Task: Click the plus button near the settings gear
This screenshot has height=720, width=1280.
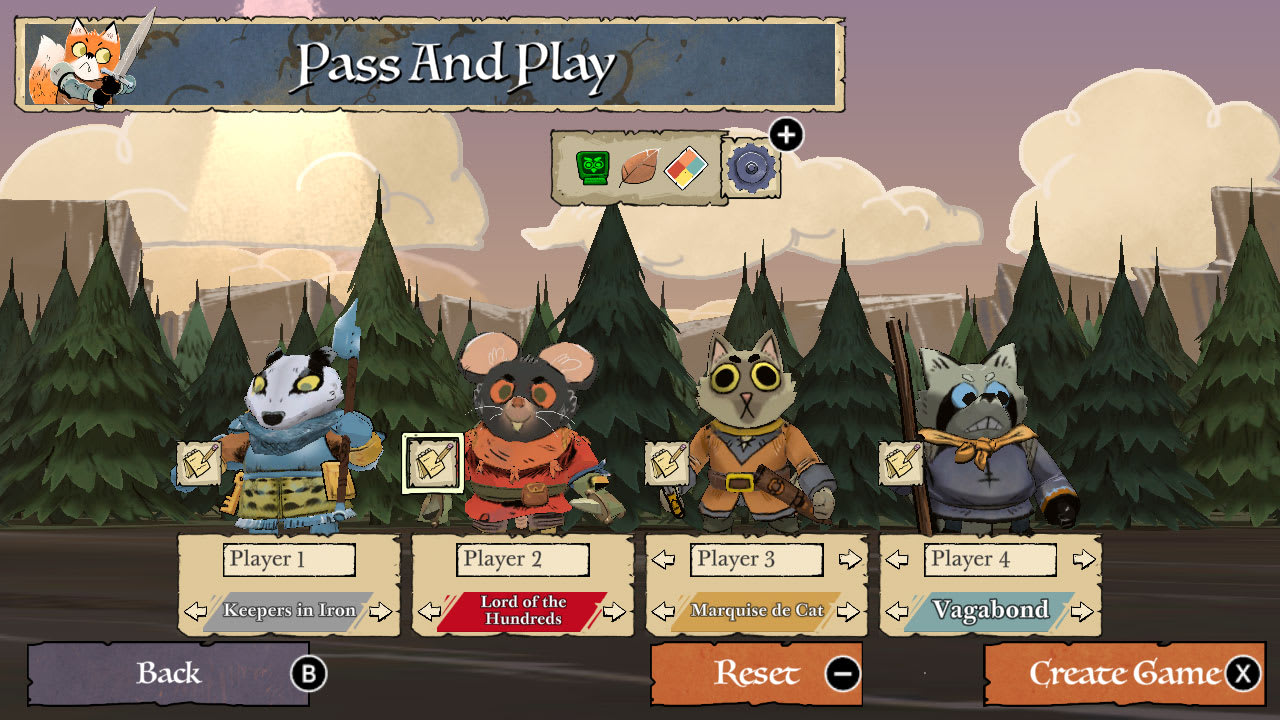Action: (x=786, y=134)
